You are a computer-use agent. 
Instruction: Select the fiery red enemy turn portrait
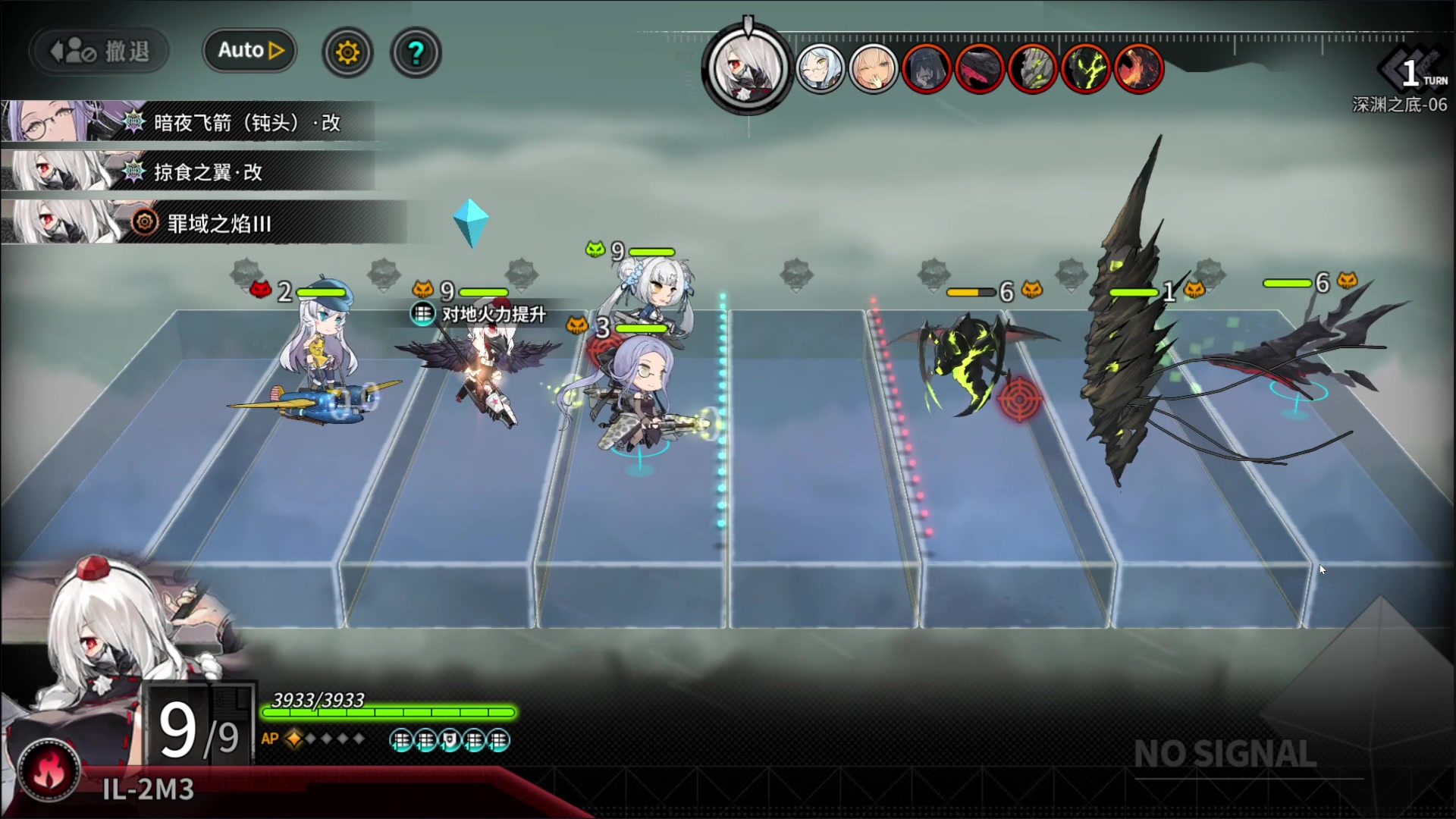(x=1138, y=69)
